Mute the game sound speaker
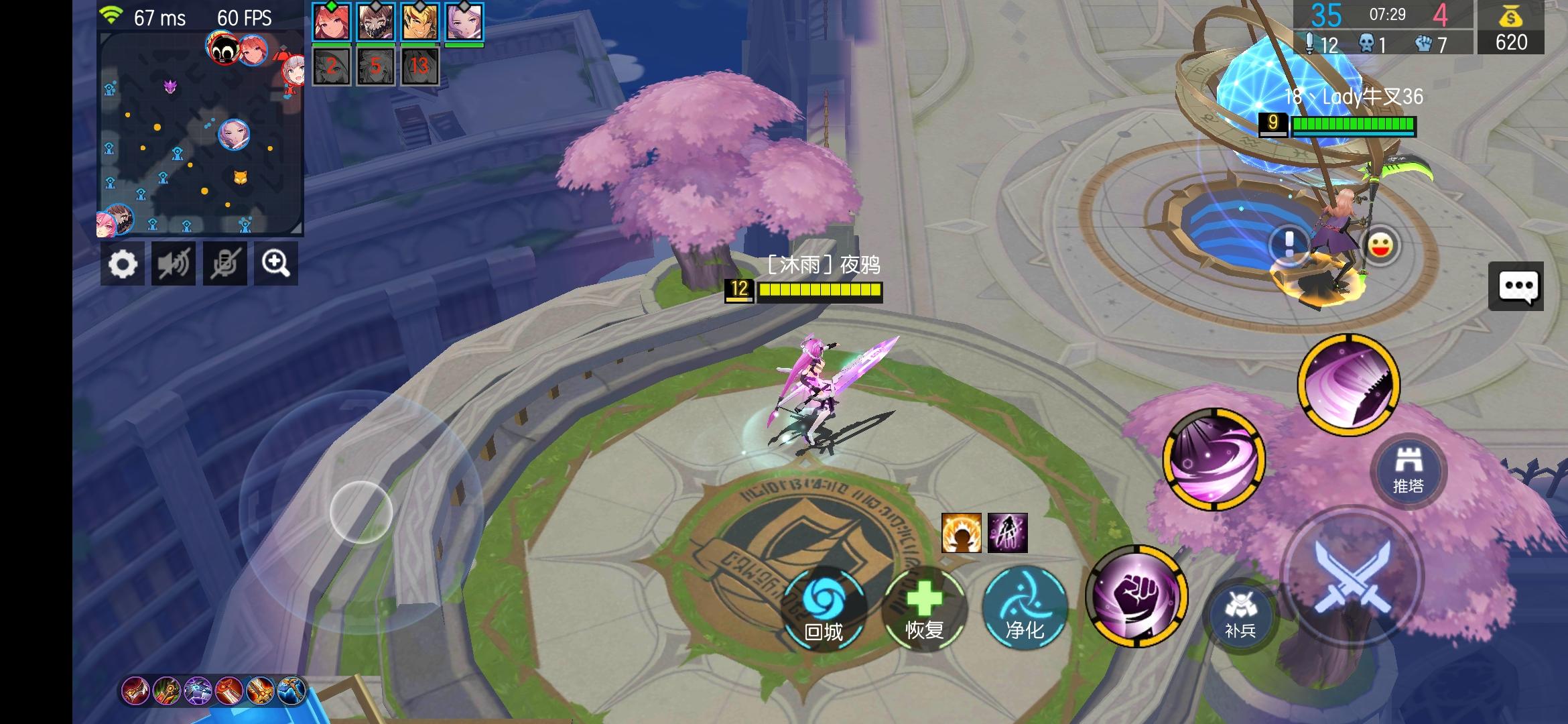Image resolution: width=1568 pixels, height=724 pixels. 174,263
